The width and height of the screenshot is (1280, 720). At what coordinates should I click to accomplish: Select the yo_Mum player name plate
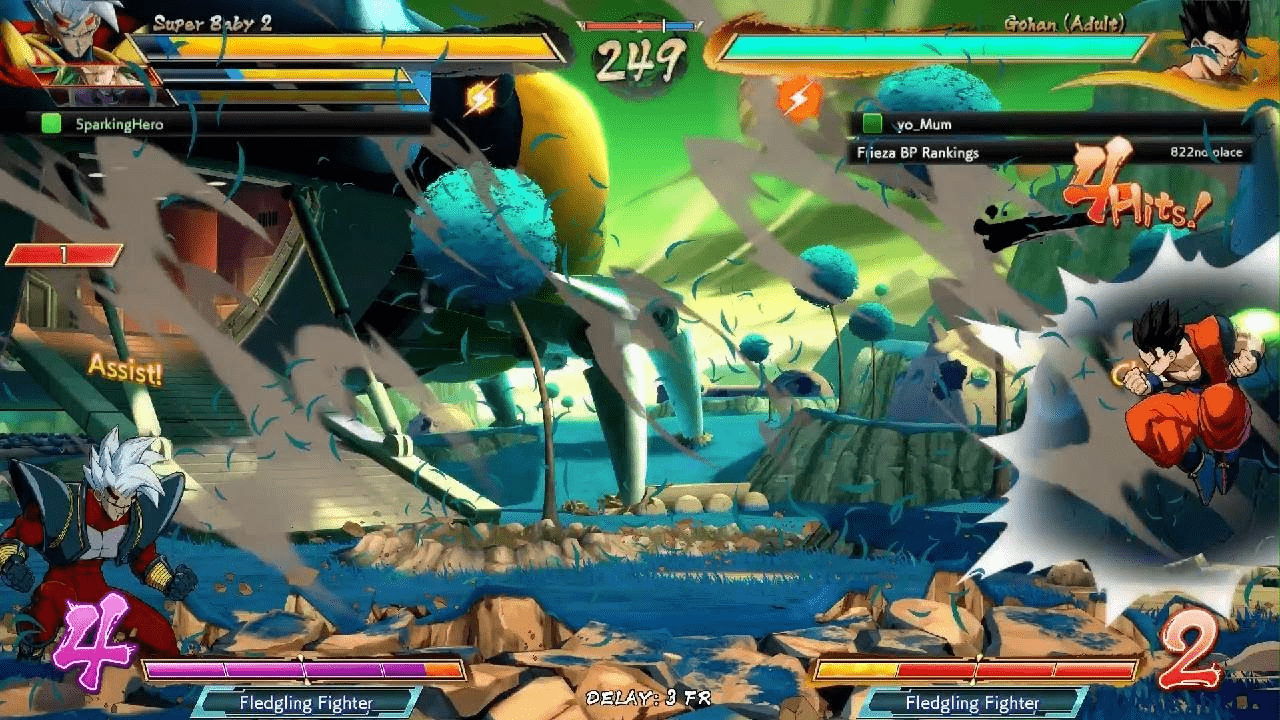(1050, 124)
